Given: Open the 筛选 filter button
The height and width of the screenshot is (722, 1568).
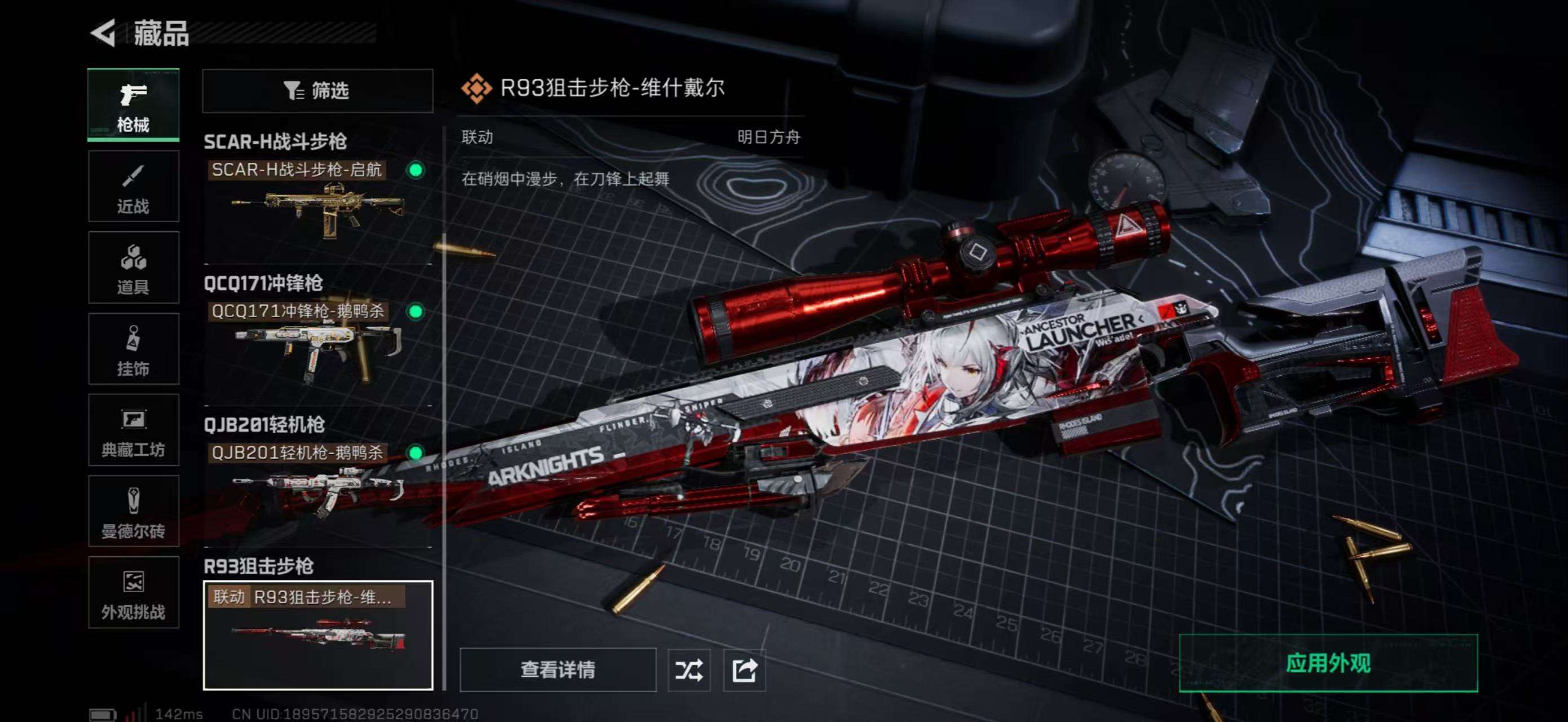Looking at the screenshot, I should (317, 91).
